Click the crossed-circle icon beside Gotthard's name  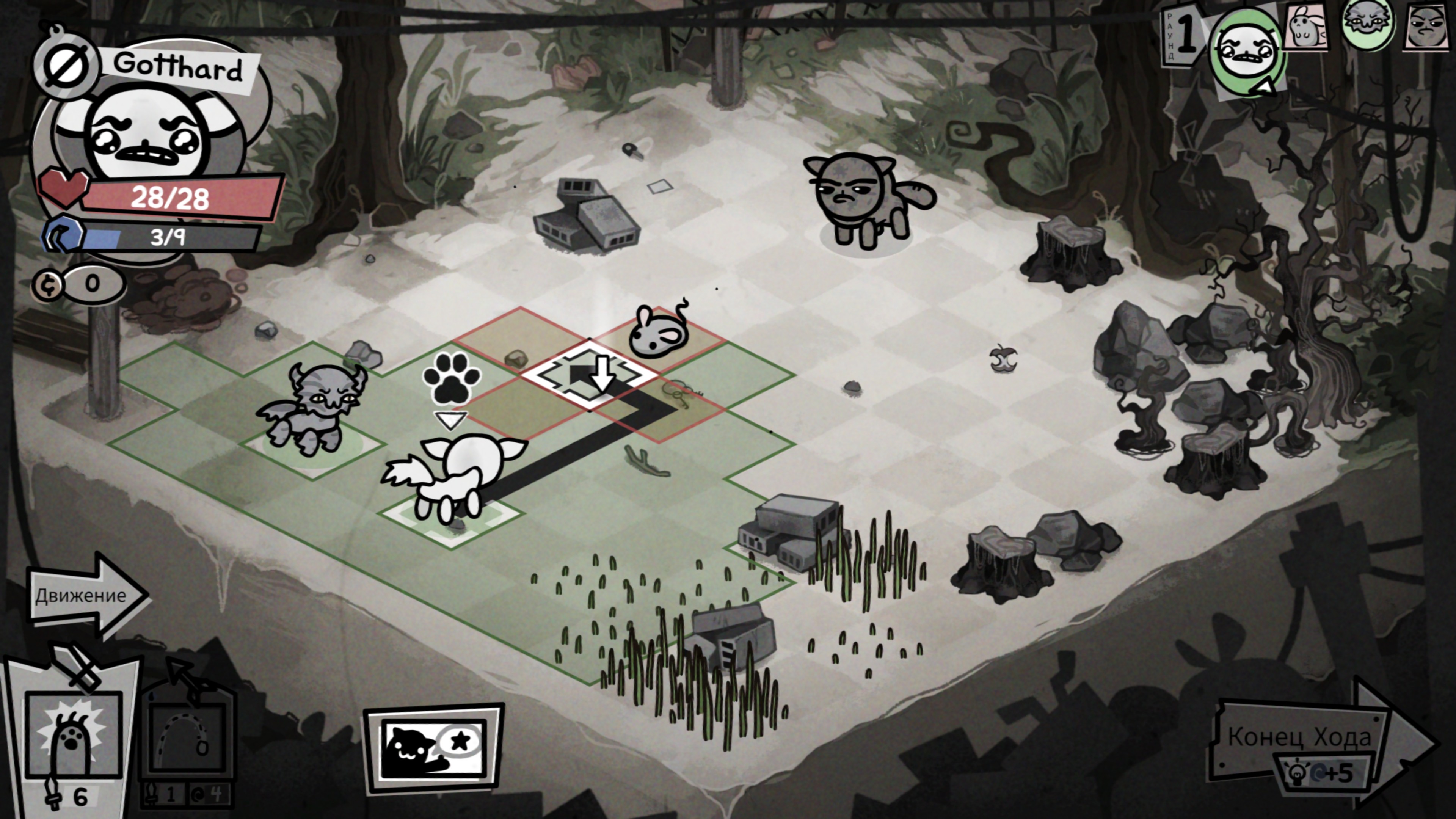[67, 66]
